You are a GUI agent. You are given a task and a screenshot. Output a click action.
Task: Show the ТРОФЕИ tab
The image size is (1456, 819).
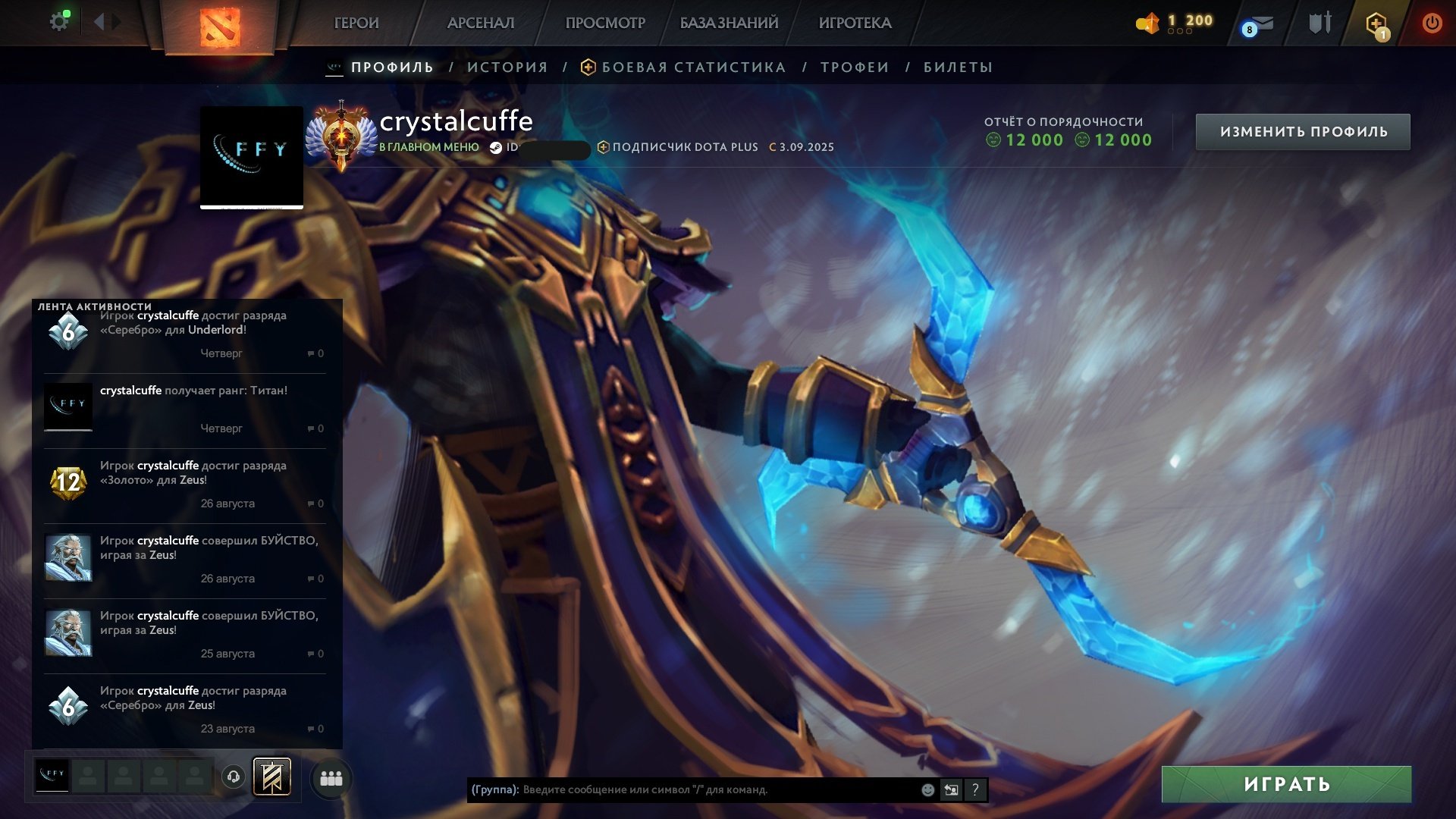point(855,67)
